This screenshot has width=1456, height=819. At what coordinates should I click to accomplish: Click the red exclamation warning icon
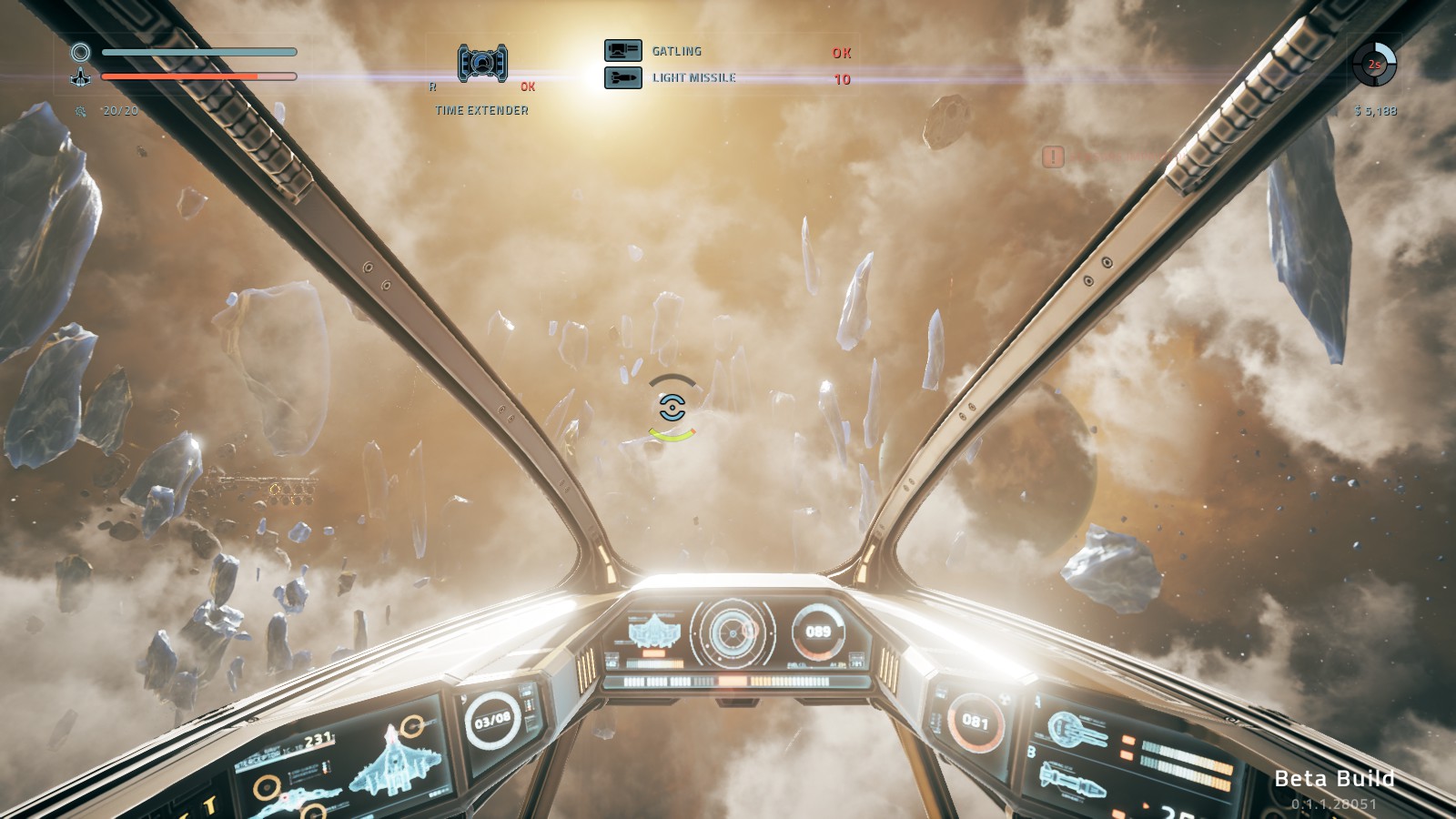pyautogui.click(x=1053, y=157)
